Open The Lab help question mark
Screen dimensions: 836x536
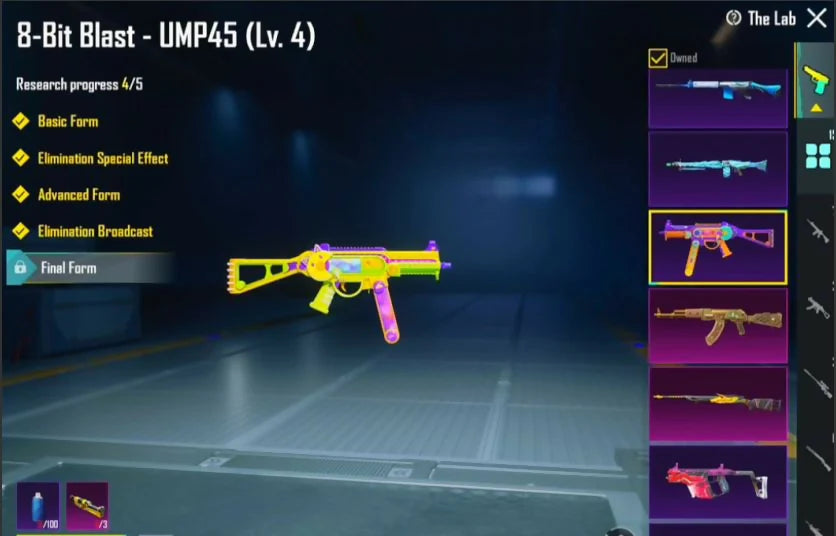pyautogui.click(x=733, y=18)
